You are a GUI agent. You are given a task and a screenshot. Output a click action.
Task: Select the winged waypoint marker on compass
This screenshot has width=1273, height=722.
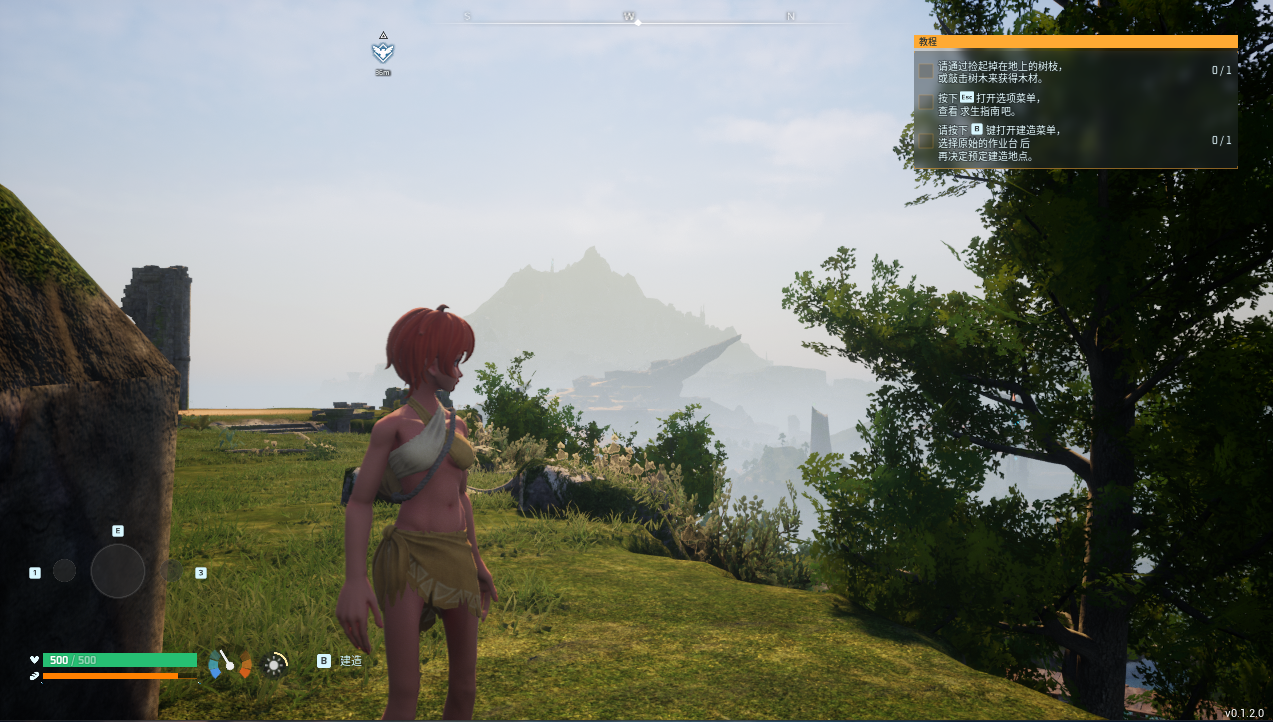[x=382, y=52]
